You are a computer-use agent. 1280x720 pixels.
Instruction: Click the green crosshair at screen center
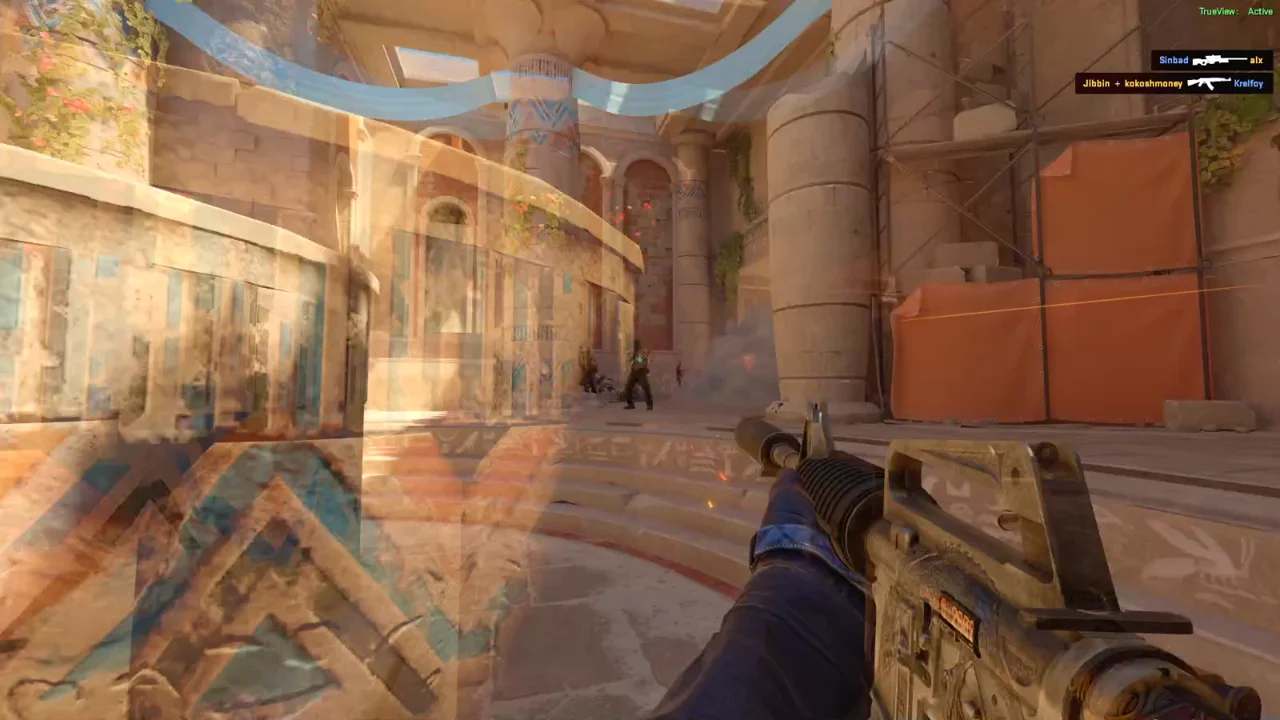click(640, 360)
